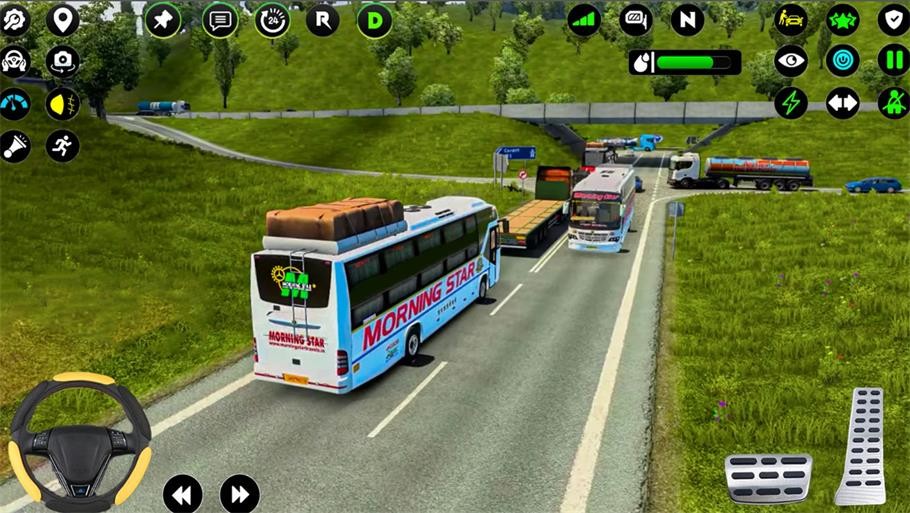Tap the fast-forward double arrow button
Image resolution: width=910 pixels, height=513 pixels.
pos(240,494)
